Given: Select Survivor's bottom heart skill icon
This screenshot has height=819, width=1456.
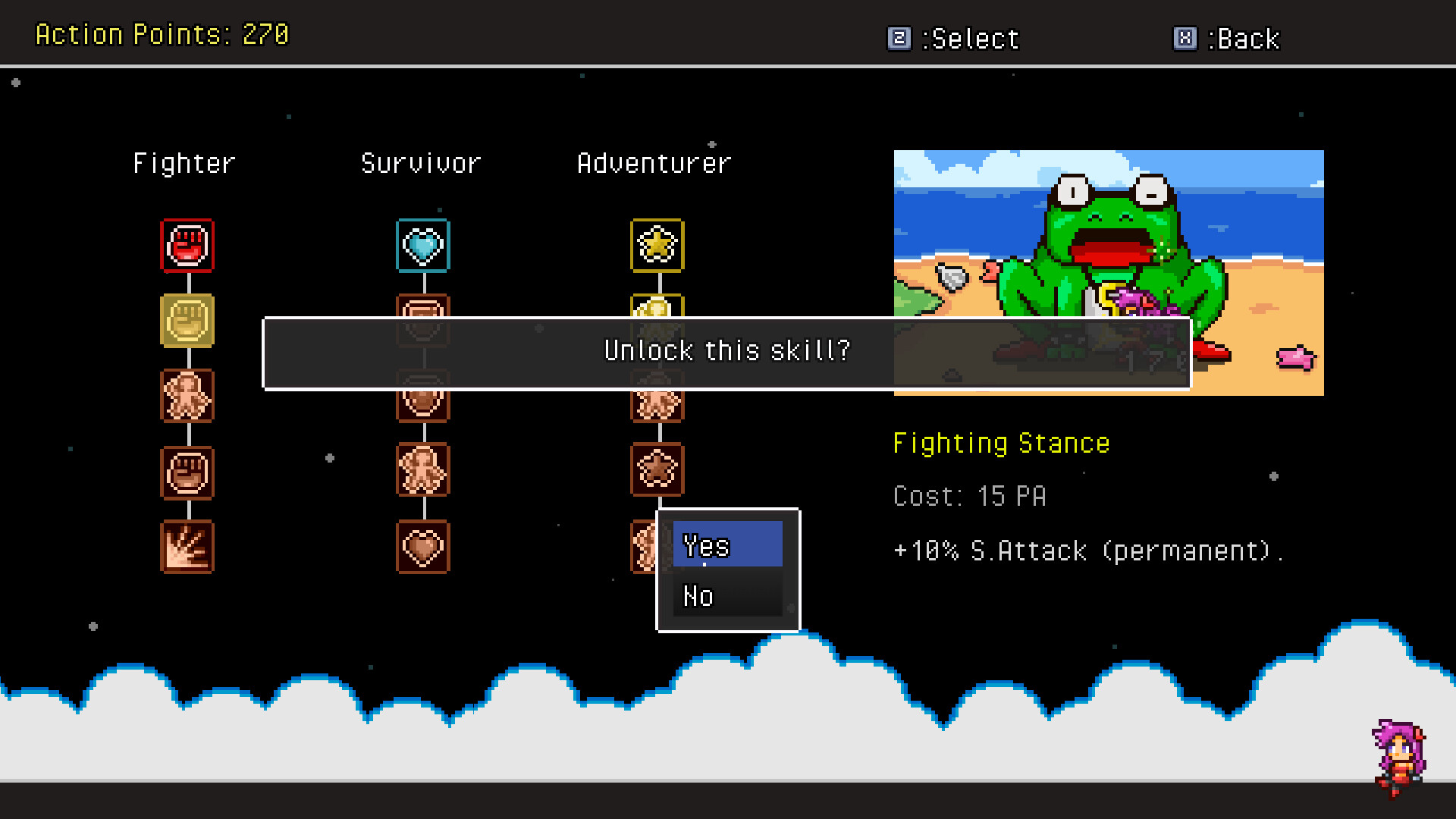Looking at the screenshot, I should point(422,546).
